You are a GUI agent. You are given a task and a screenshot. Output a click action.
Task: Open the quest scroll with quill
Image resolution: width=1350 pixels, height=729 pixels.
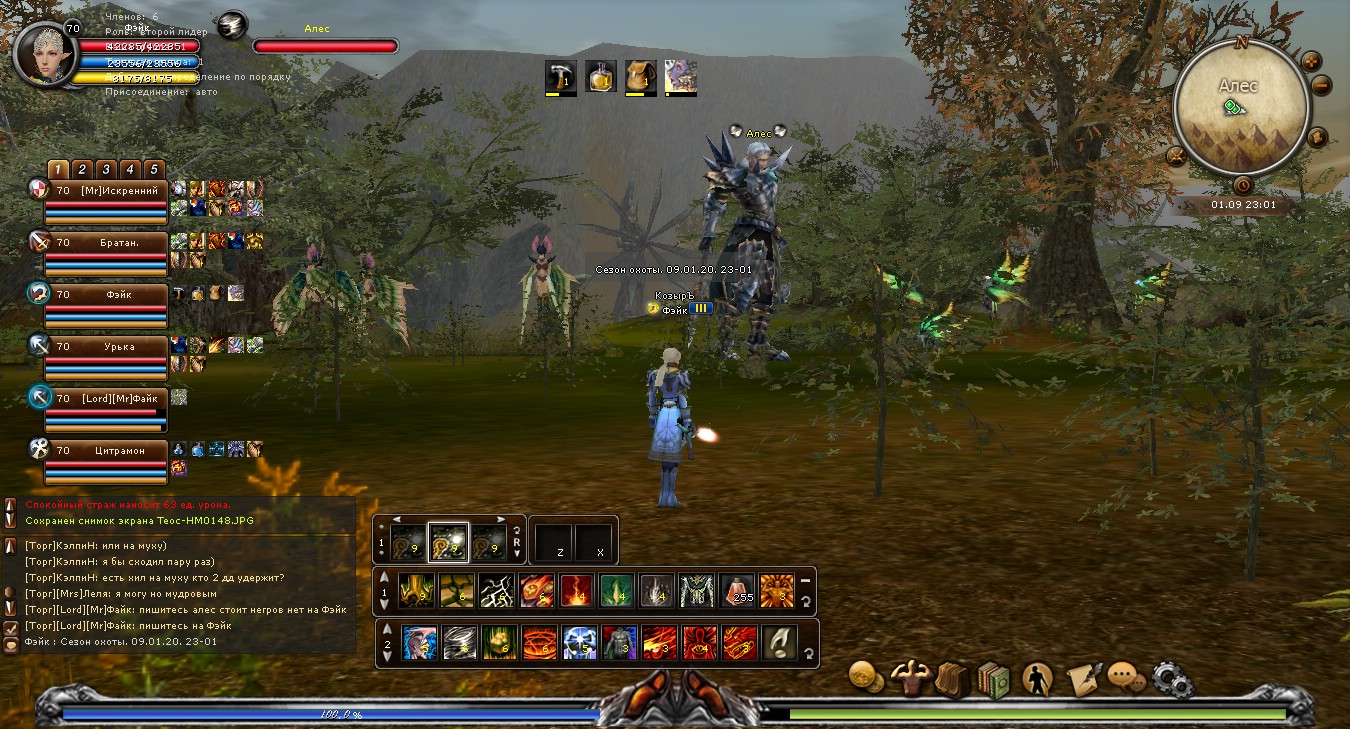coord(1082,679)
